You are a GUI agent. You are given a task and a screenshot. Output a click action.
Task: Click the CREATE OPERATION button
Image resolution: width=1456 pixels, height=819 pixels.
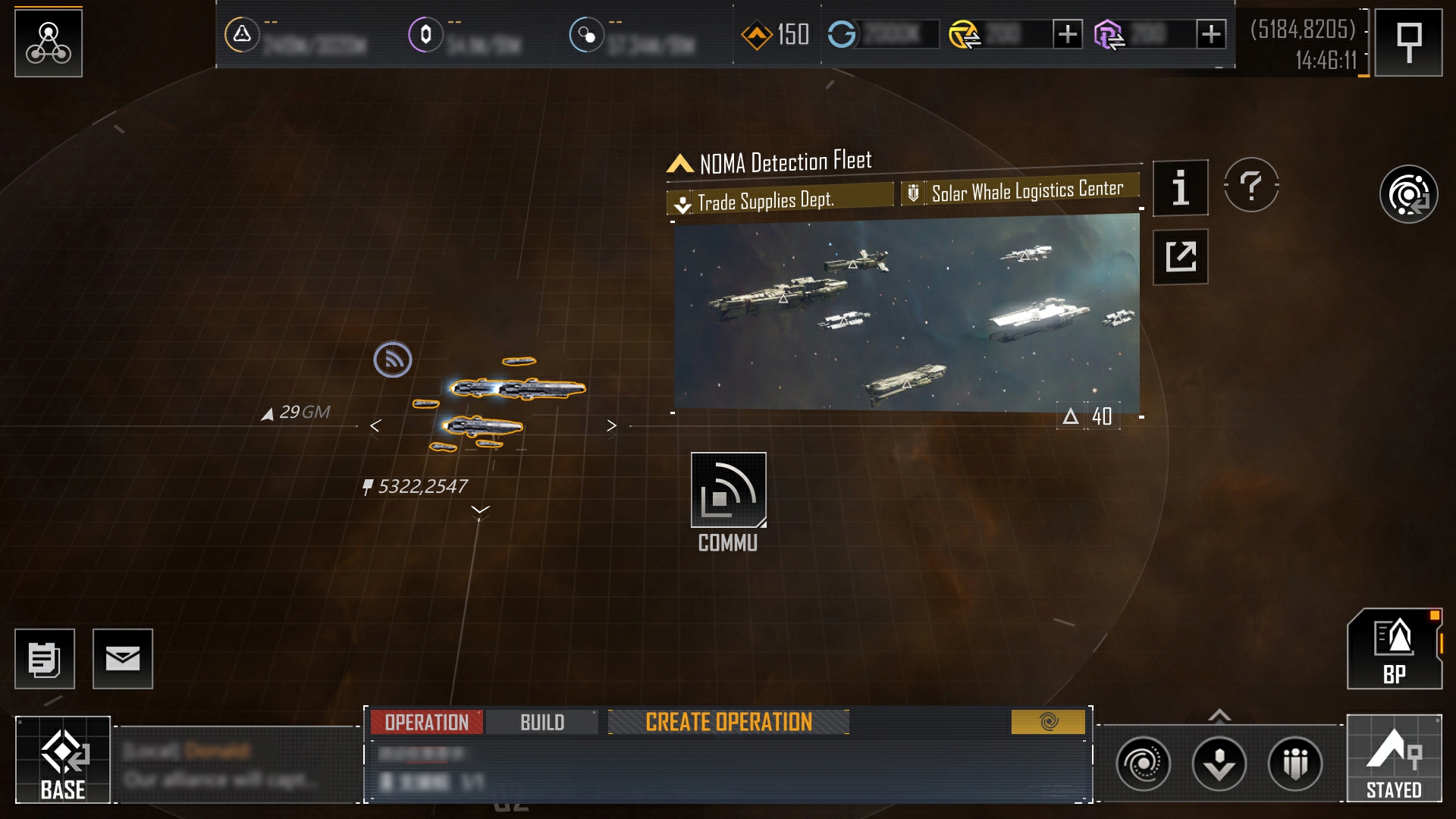click(x=728, y=722)
